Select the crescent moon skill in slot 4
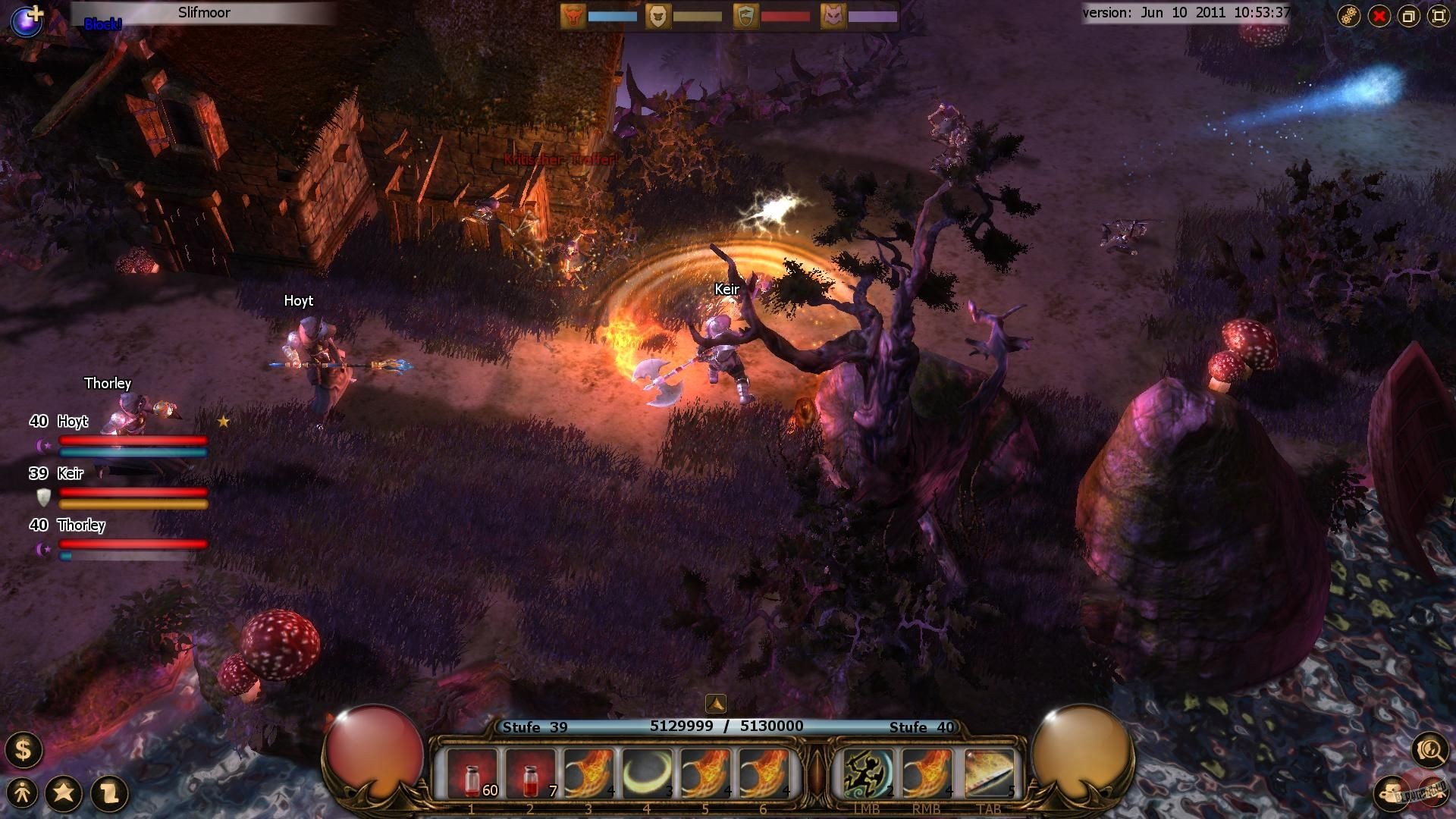Image resolution: width=1456 pixels, height=819 pixels. point(647,772)
